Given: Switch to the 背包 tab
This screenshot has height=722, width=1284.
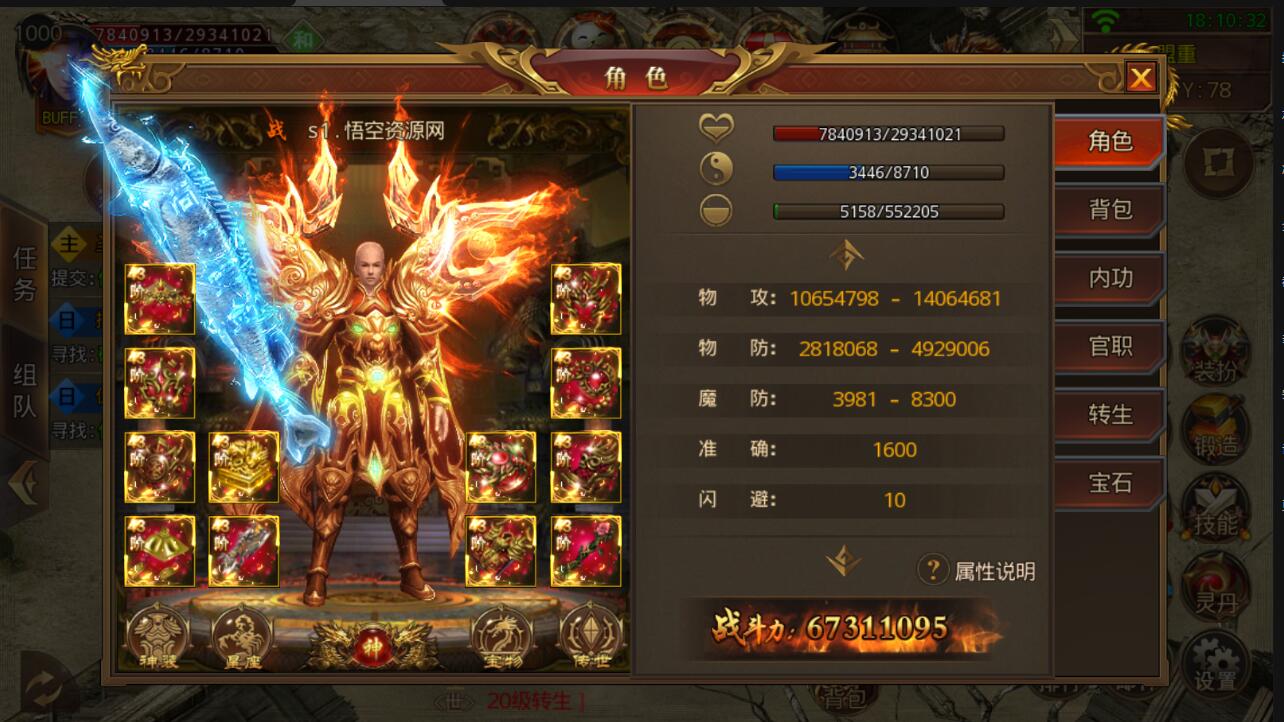Looking at the screenshot, I should pyautogui.click(x=1110, y=209).
